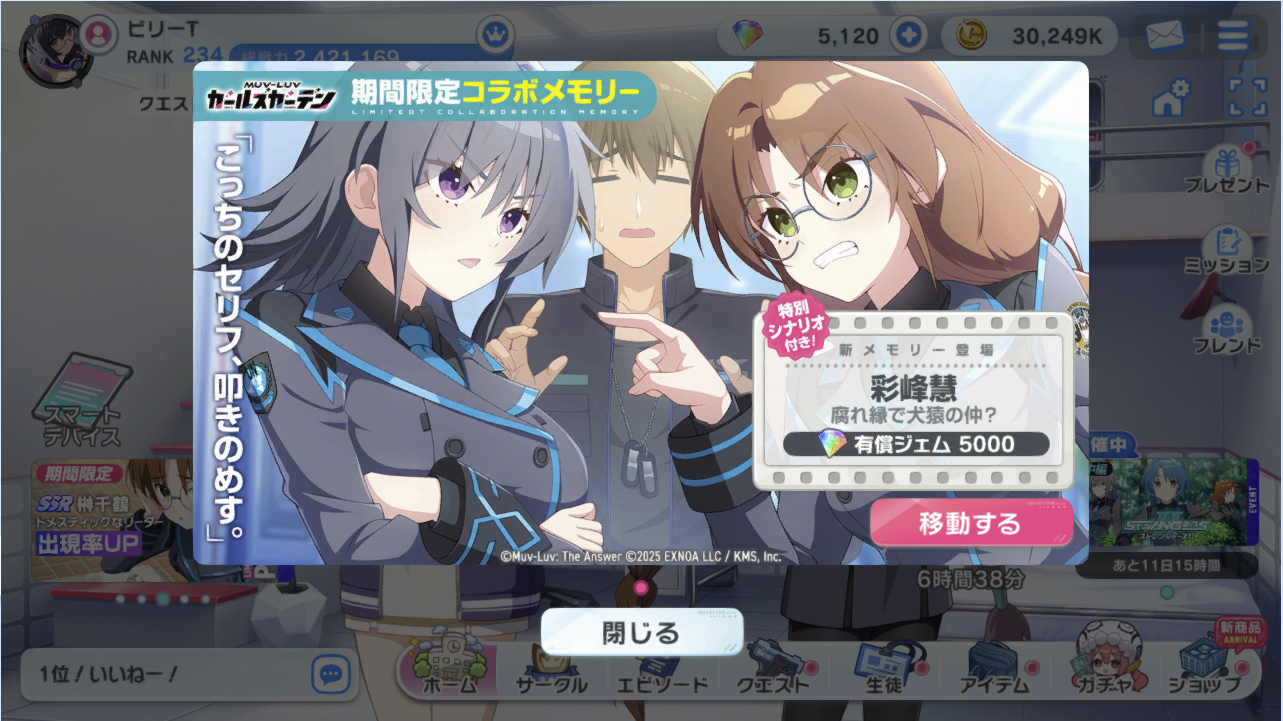Open the フレンド screen
The width and height of the screenshot is (1283, 721).
pyautogui.click(x=1226, y=330)
